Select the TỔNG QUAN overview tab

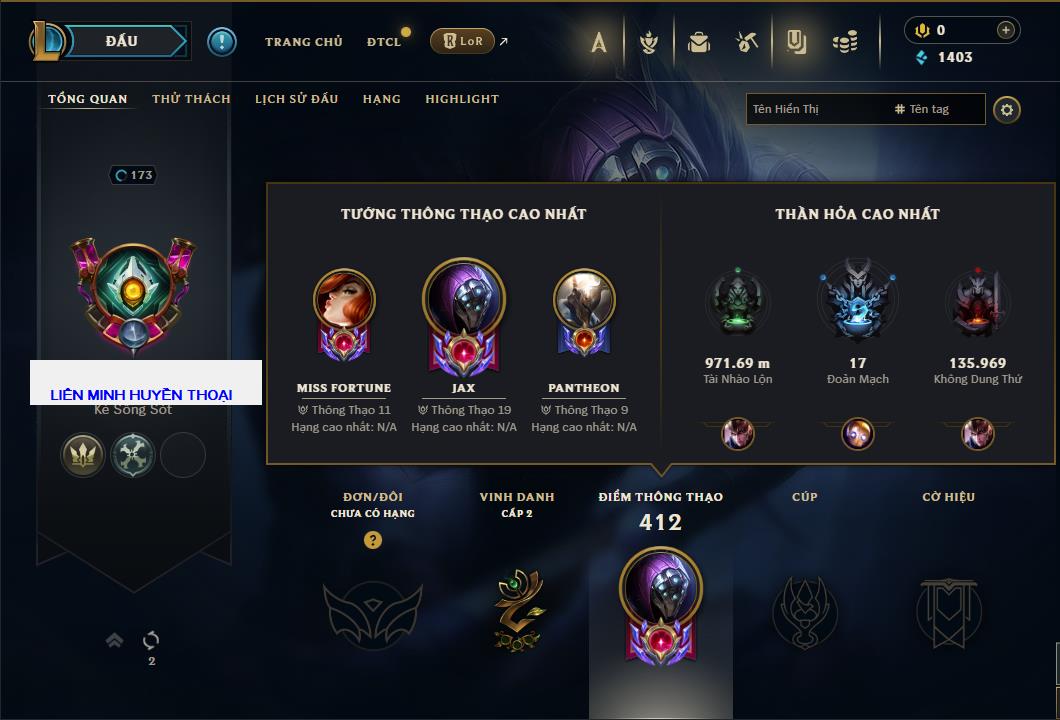click(x=88, y=99)
